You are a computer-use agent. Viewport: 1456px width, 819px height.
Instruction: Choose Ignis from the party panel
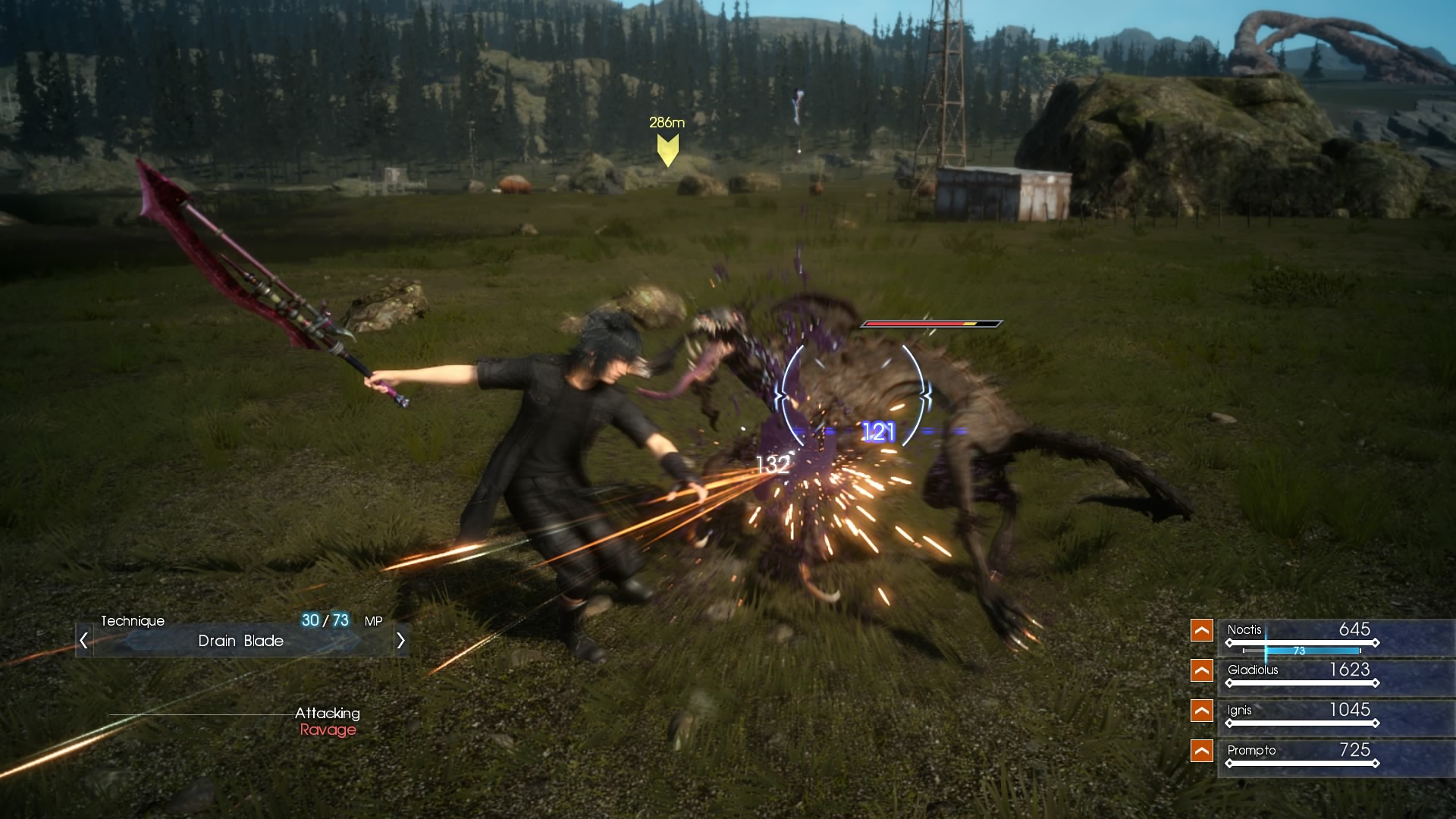[x=1240, y=711]
